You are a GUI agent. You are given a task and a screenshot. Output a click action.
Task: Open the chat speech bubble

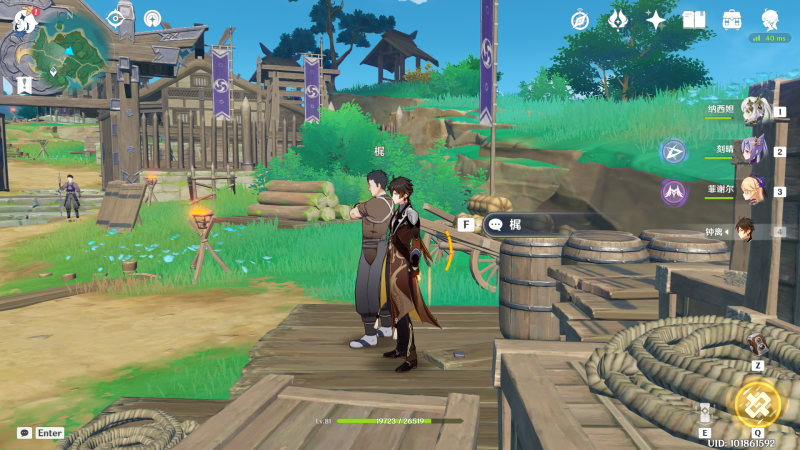24,433
